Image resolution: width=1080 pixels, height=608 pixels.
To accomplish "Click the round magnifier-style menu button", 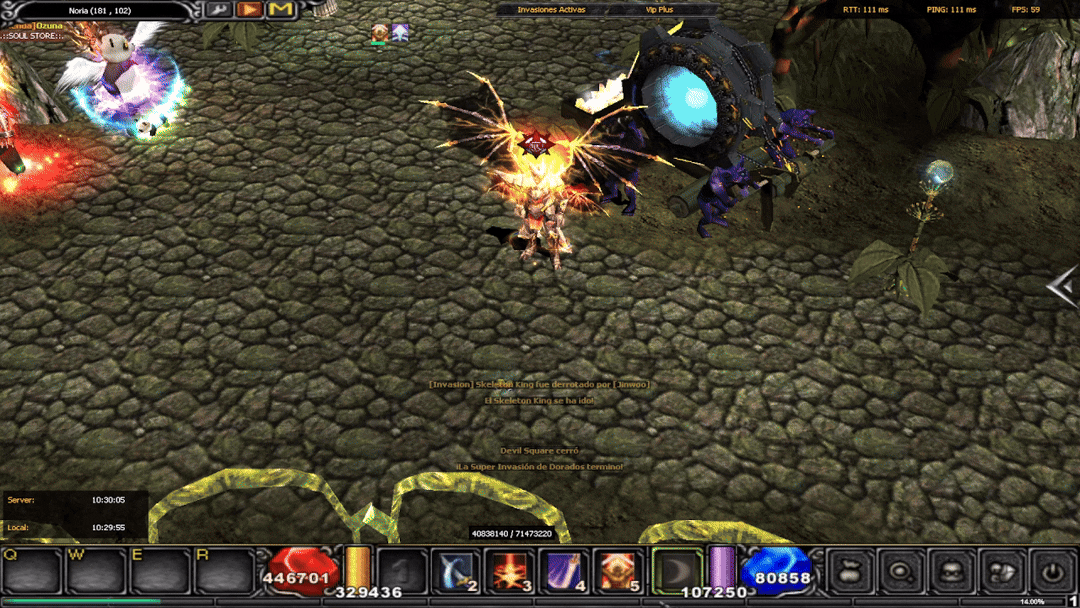I will point(902,572).
